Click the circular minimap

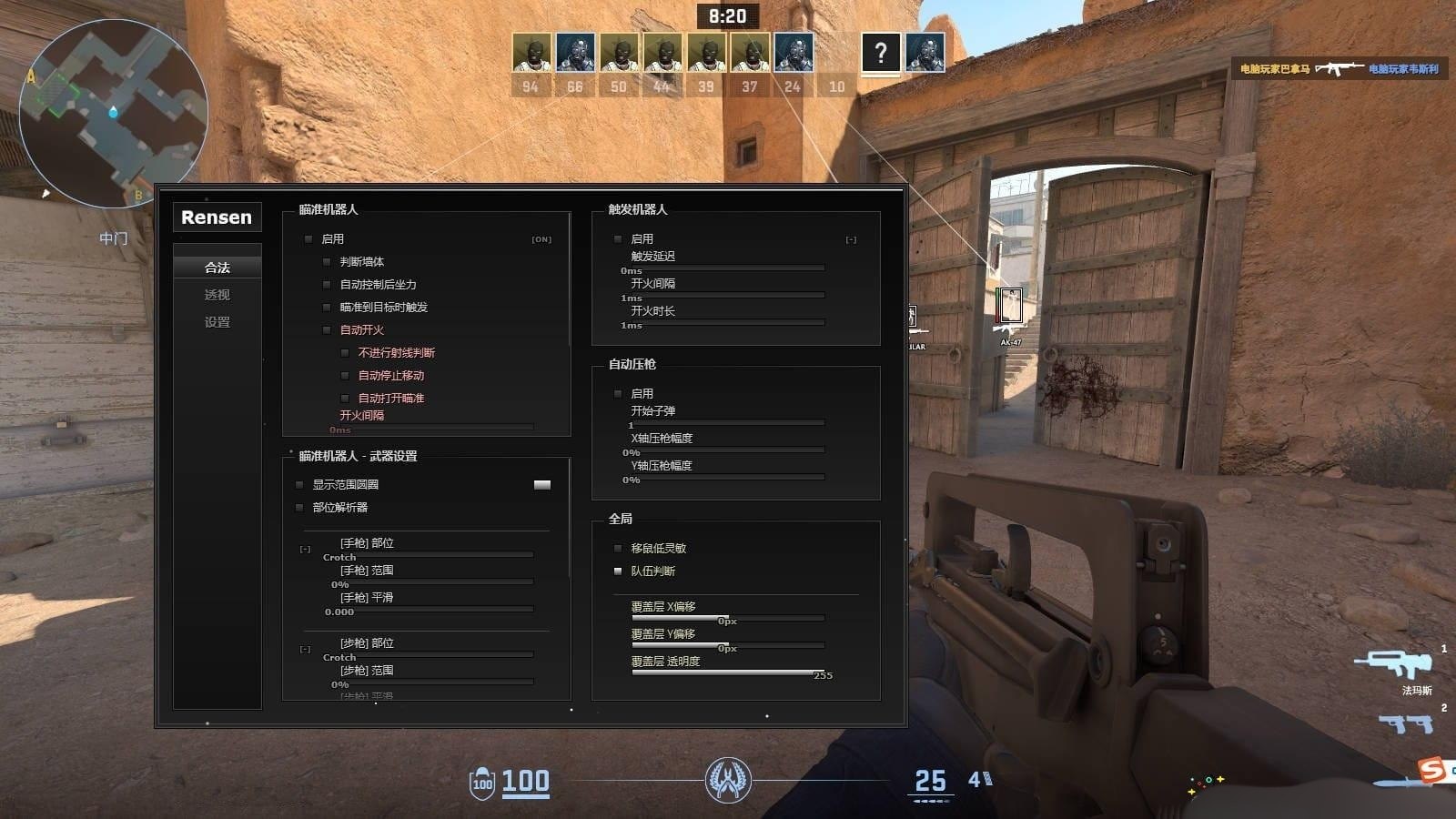(x=113, y=113)
